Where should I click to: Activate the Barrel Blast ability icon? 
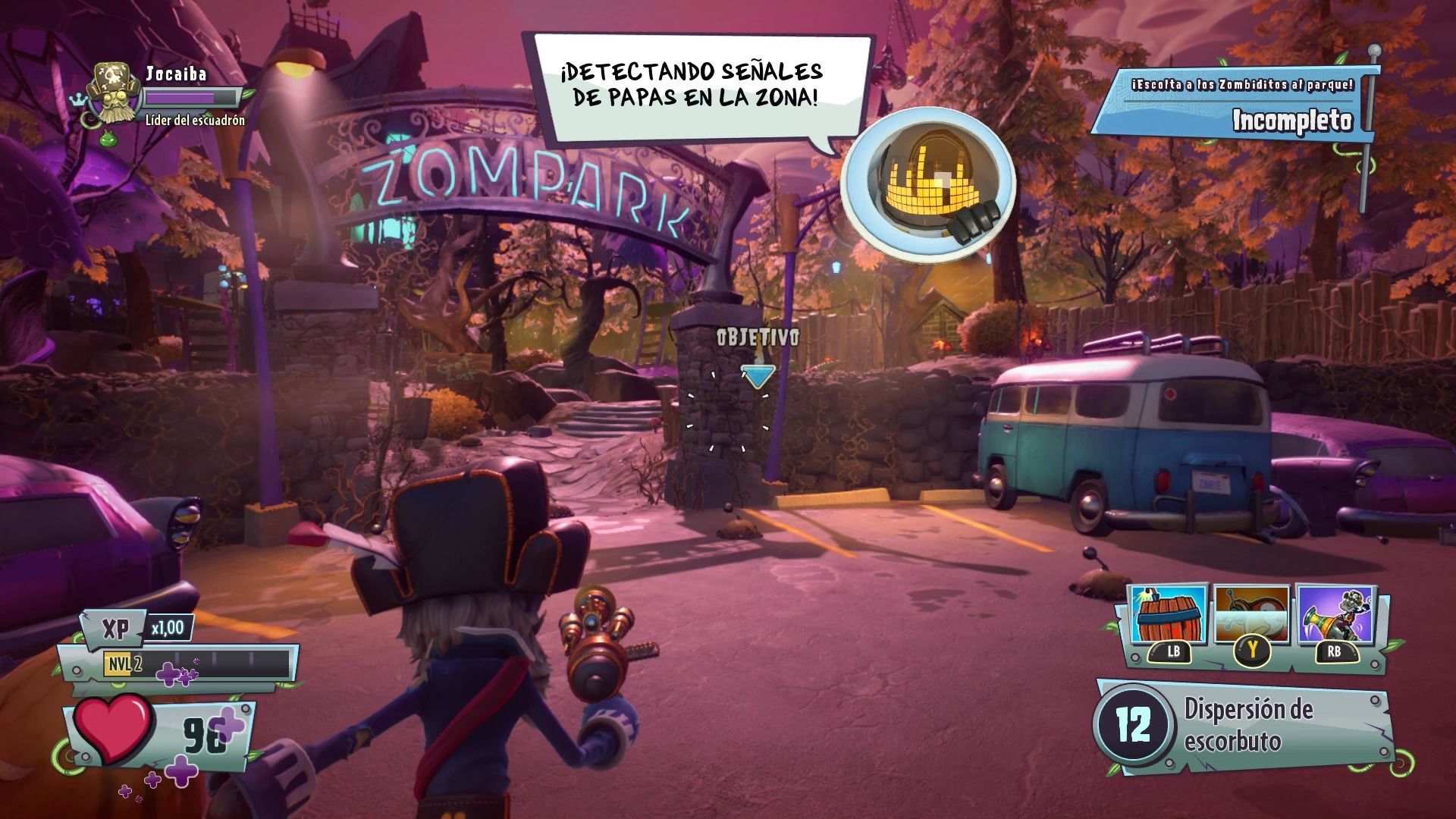(x=1166, y=614)
